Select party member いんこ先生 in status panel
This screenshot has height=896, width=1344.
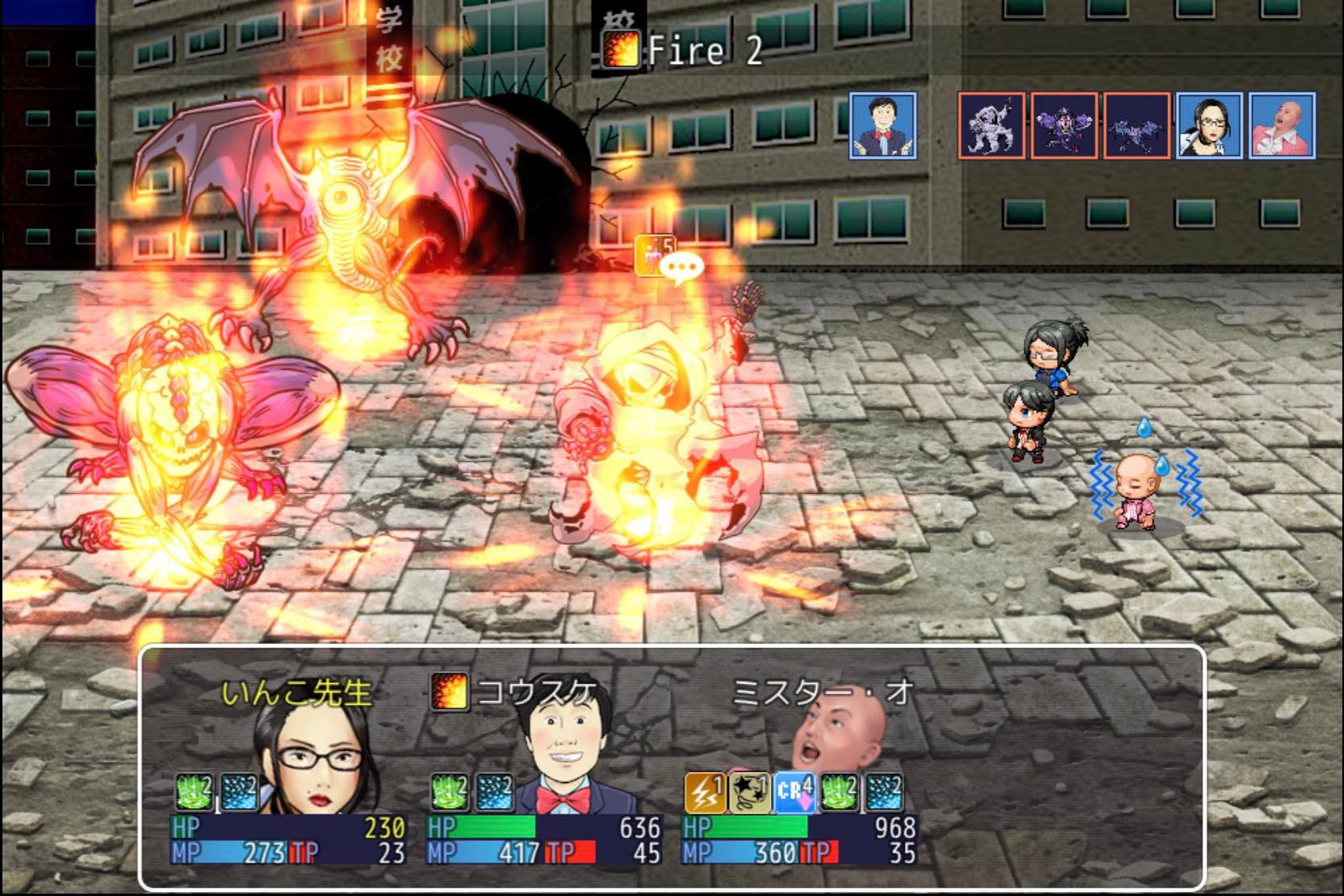[297, 693]
